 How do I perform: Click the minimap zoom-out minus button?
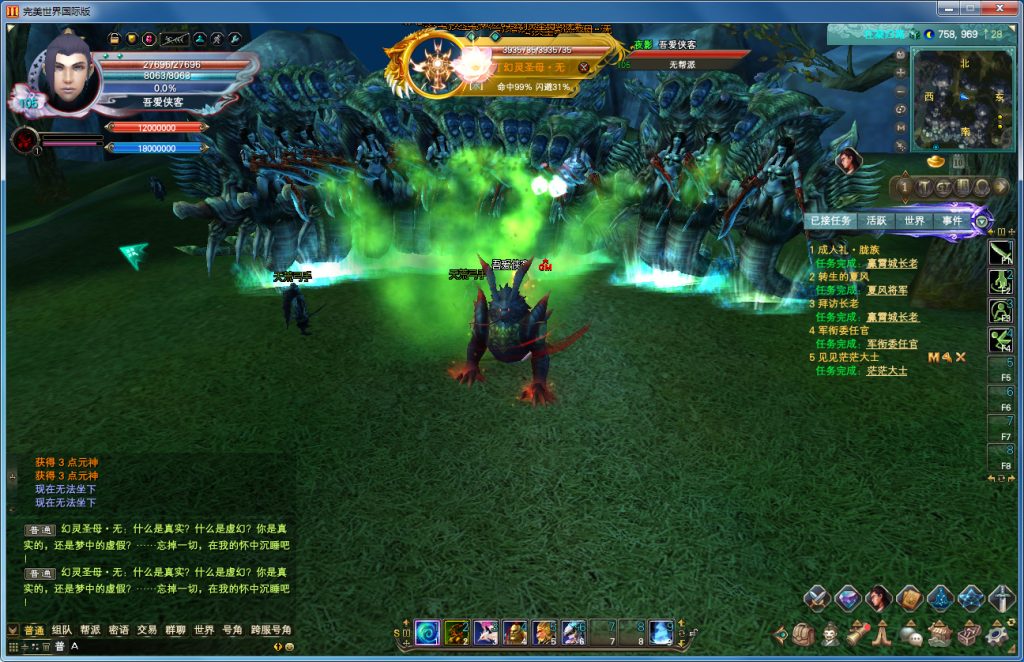(x=901, y=90)
